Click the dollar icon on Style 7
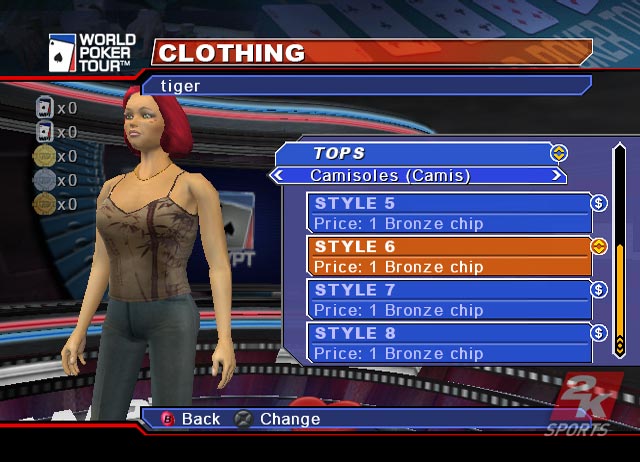The height and width of the screenshot is (462, 640). pos(599,290)
